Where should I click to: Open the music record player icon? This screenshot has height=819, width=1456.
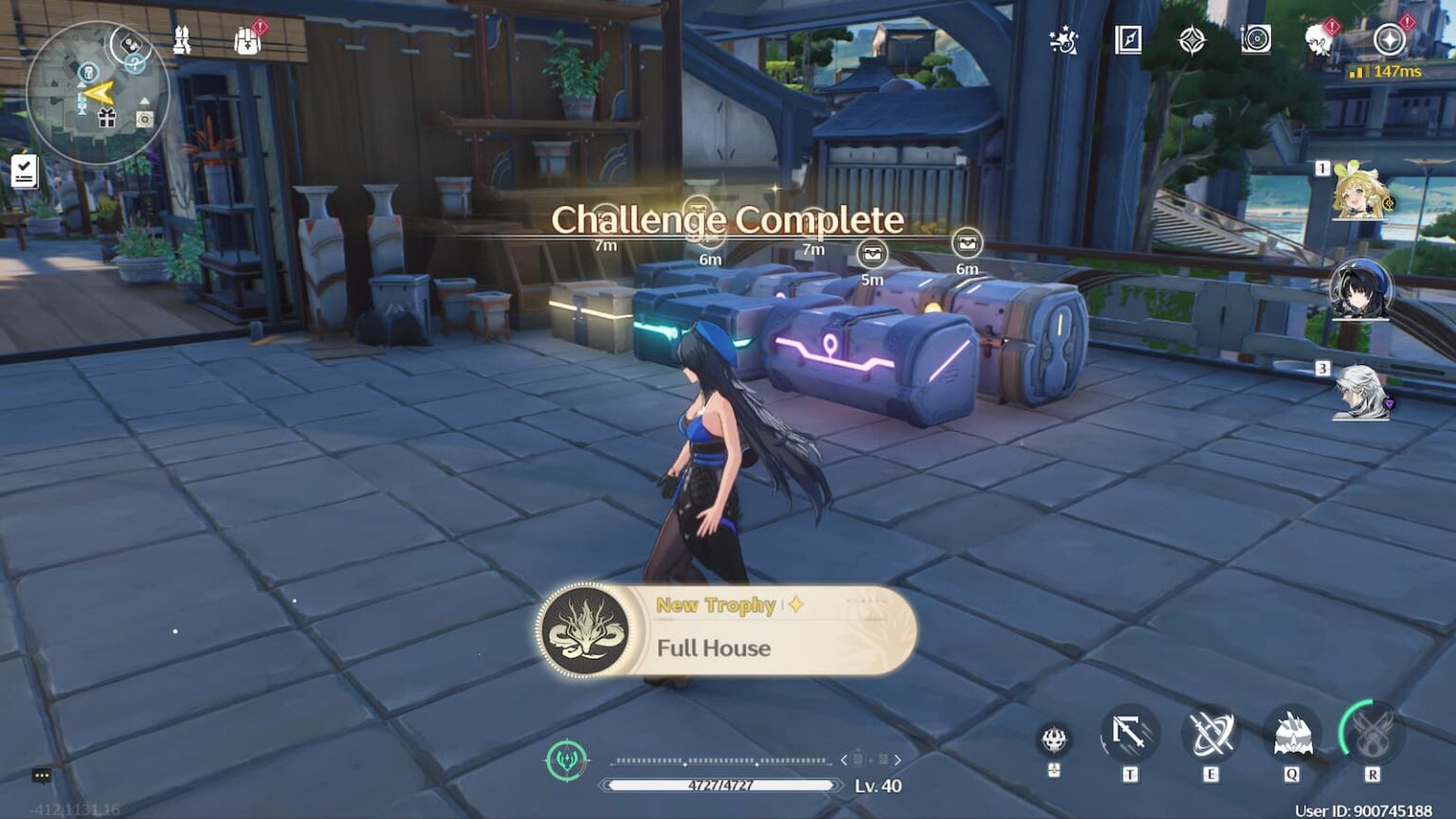click(1255, 39)
